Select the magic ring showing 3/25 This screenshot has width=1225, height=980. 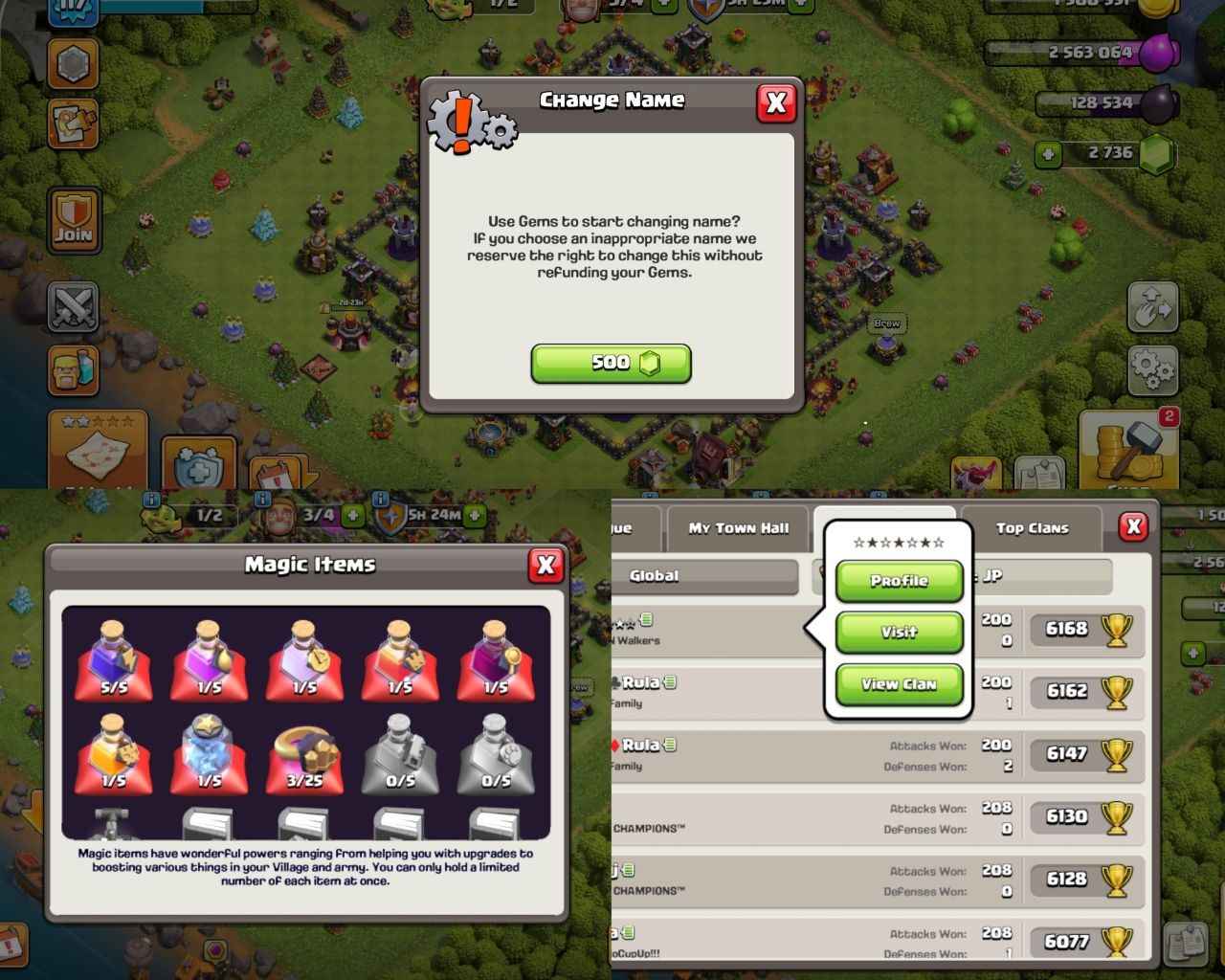tap(304, 756)
